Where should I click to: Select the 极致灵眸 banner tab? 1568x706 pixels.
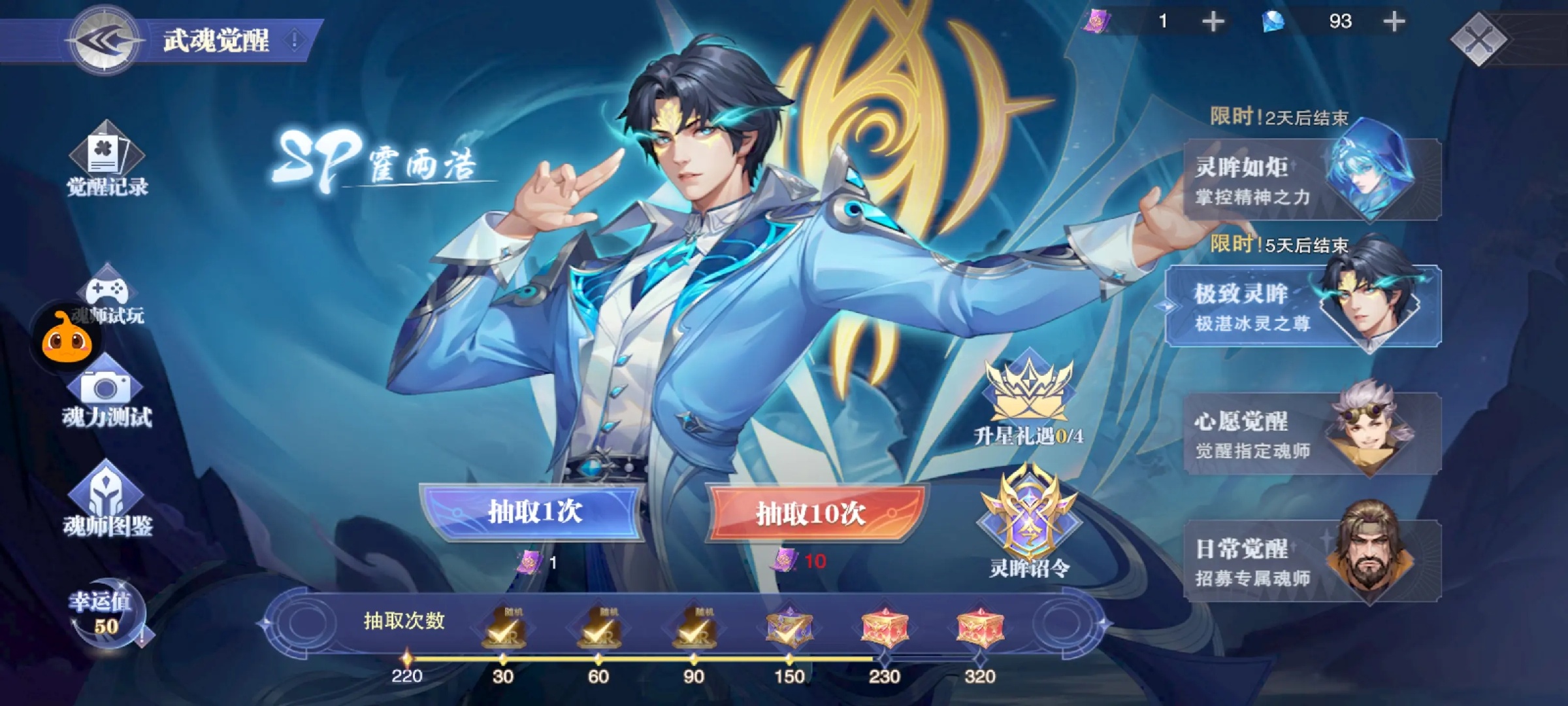(1304, 306)
